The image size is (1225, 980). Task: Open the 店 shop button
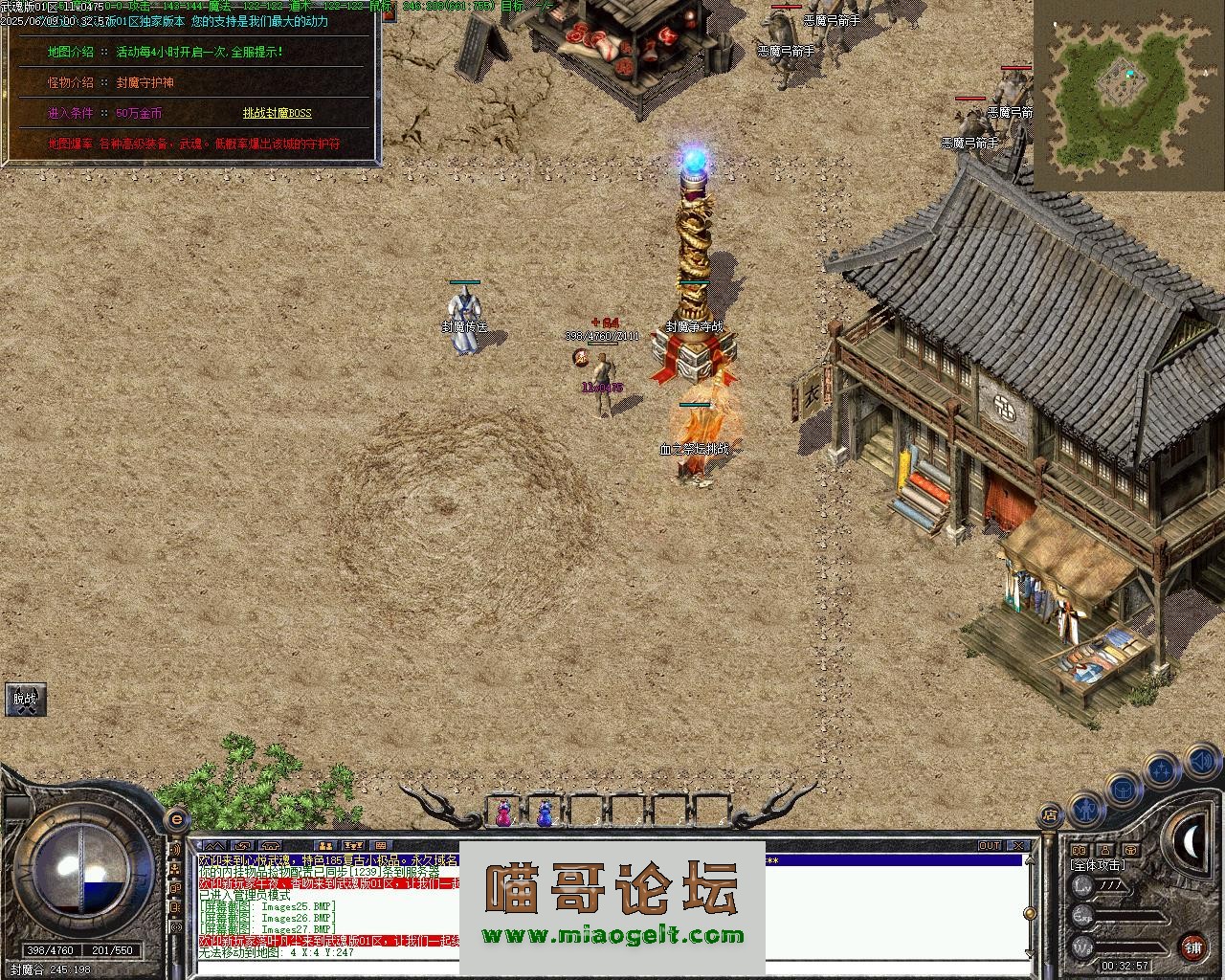coord(1050,815)
